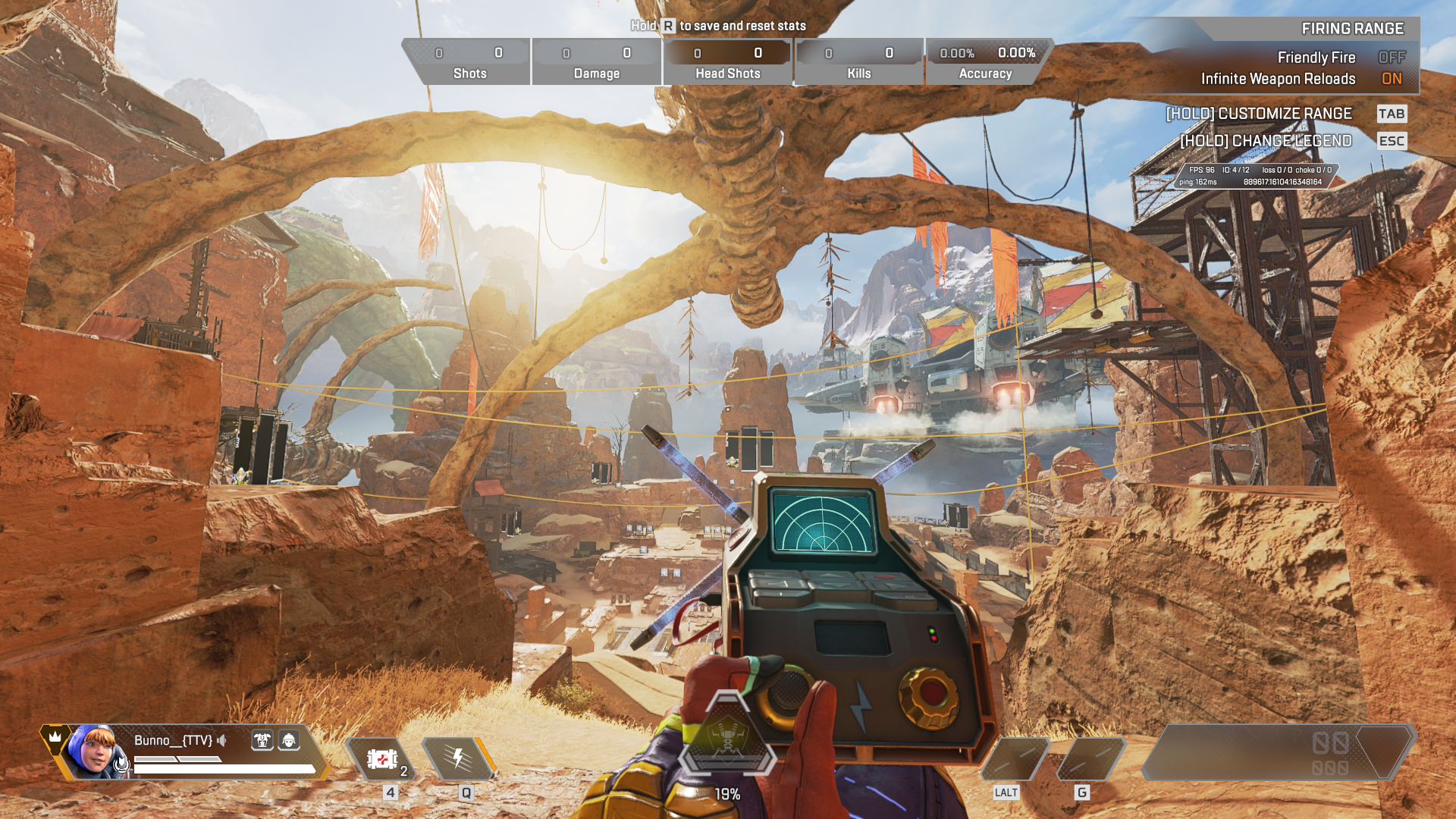Click the body armor icon beside player name

262,740
